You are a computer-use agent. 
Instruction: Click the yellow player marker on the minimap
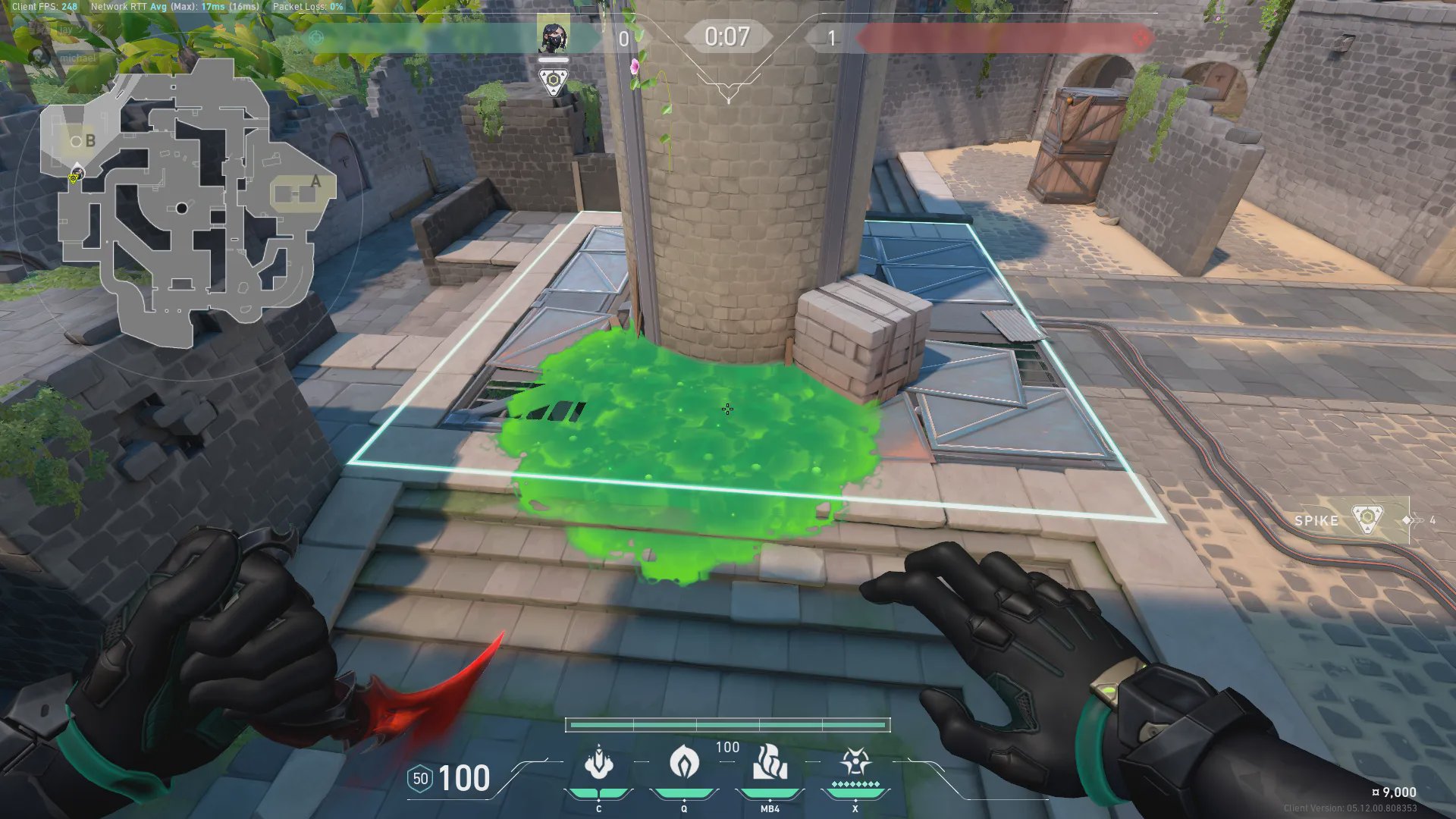point(74,178)
